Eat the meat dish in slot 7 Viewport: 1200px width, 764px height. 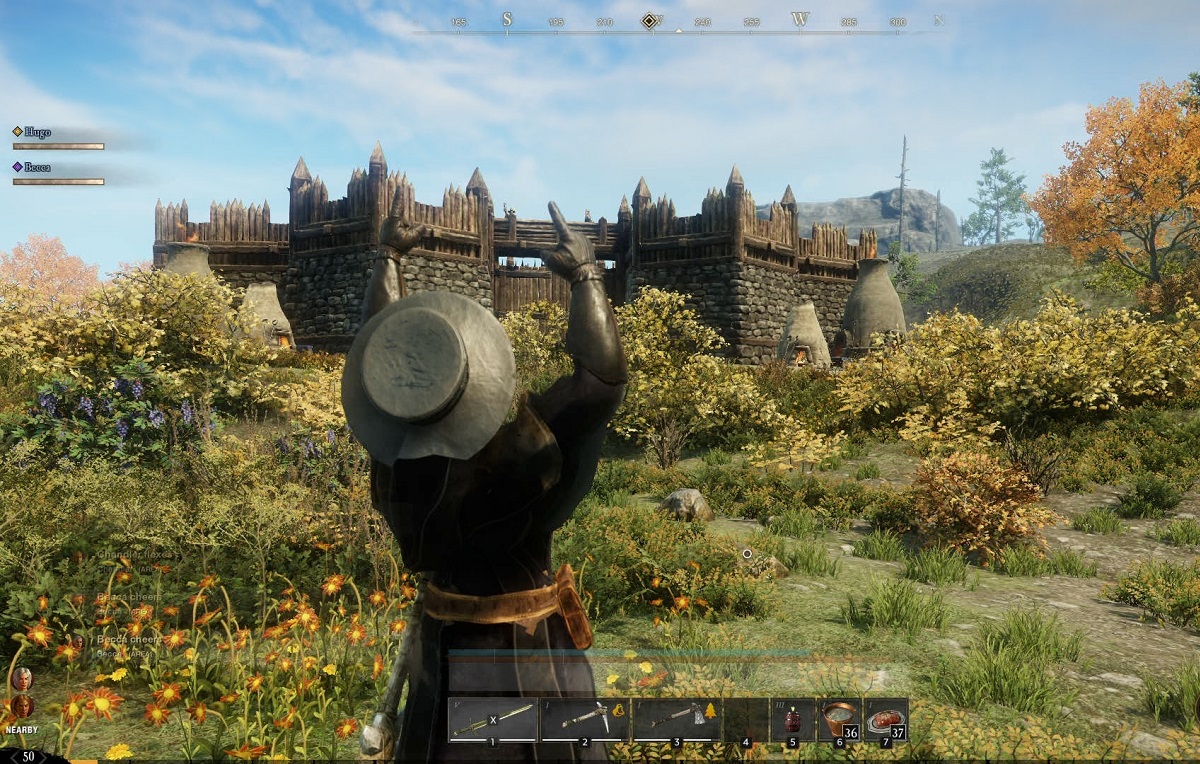point(885,719)
